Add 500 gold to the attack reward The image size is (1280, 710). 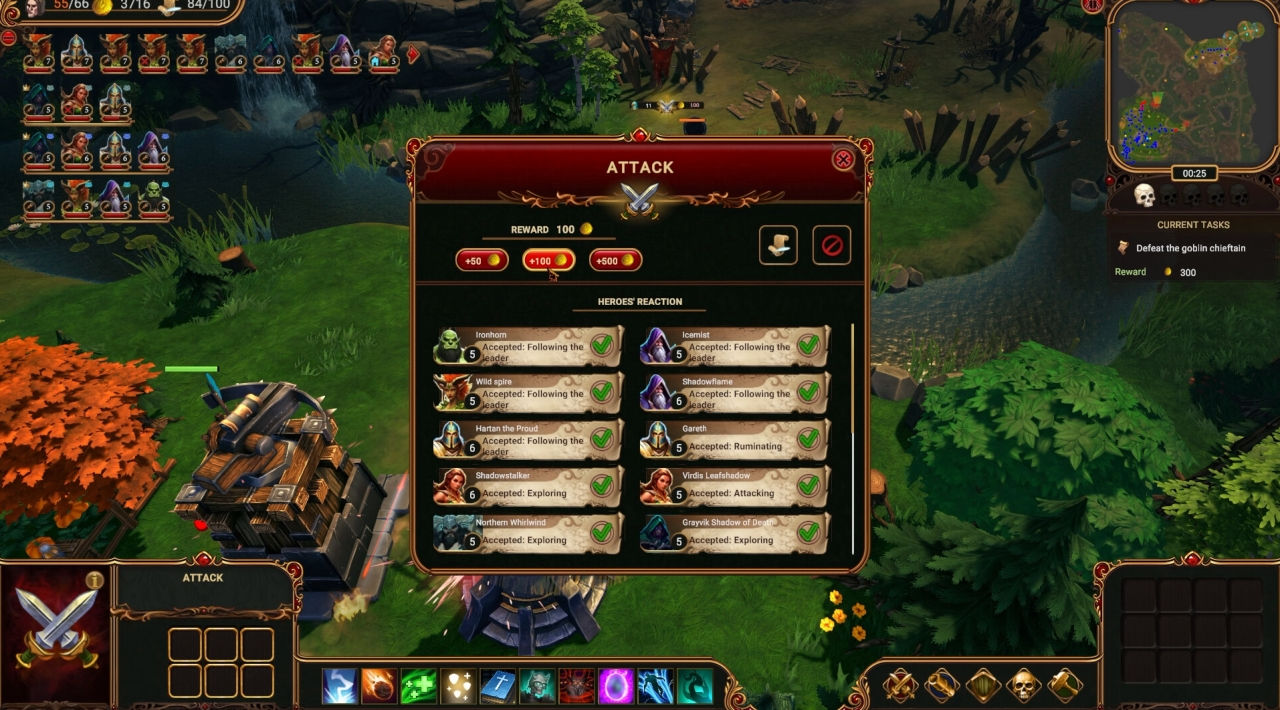point(615,261)
